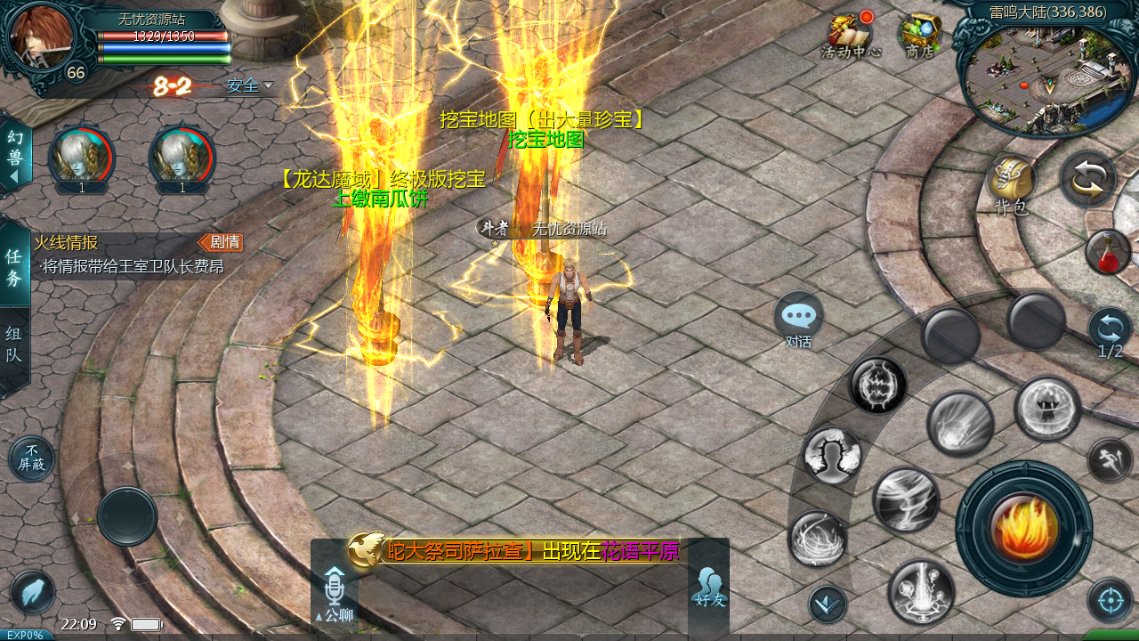Activate the main flame attack skill
This screenshot has height=641, width=1139.
pos(1023,526)
